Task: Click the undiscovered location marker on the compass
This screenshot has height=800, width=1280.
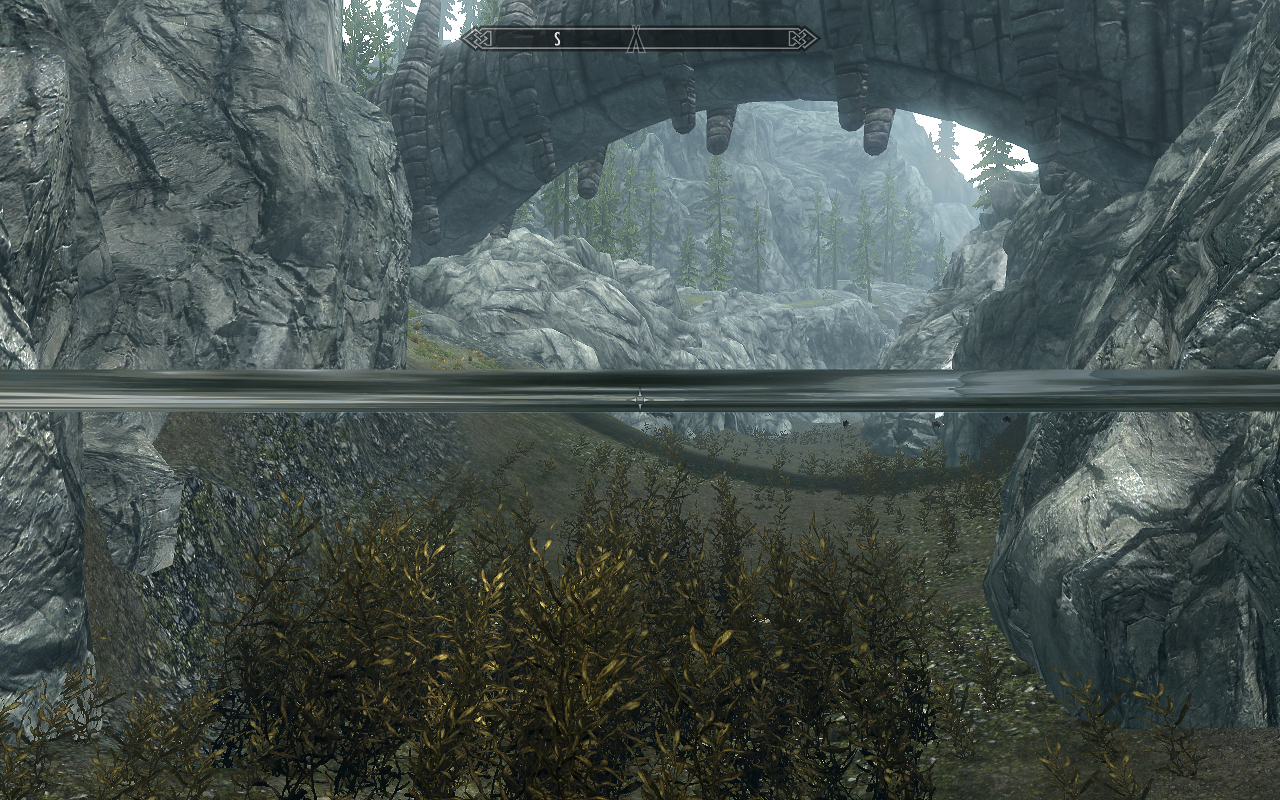Action: click(x=636, y=39)
